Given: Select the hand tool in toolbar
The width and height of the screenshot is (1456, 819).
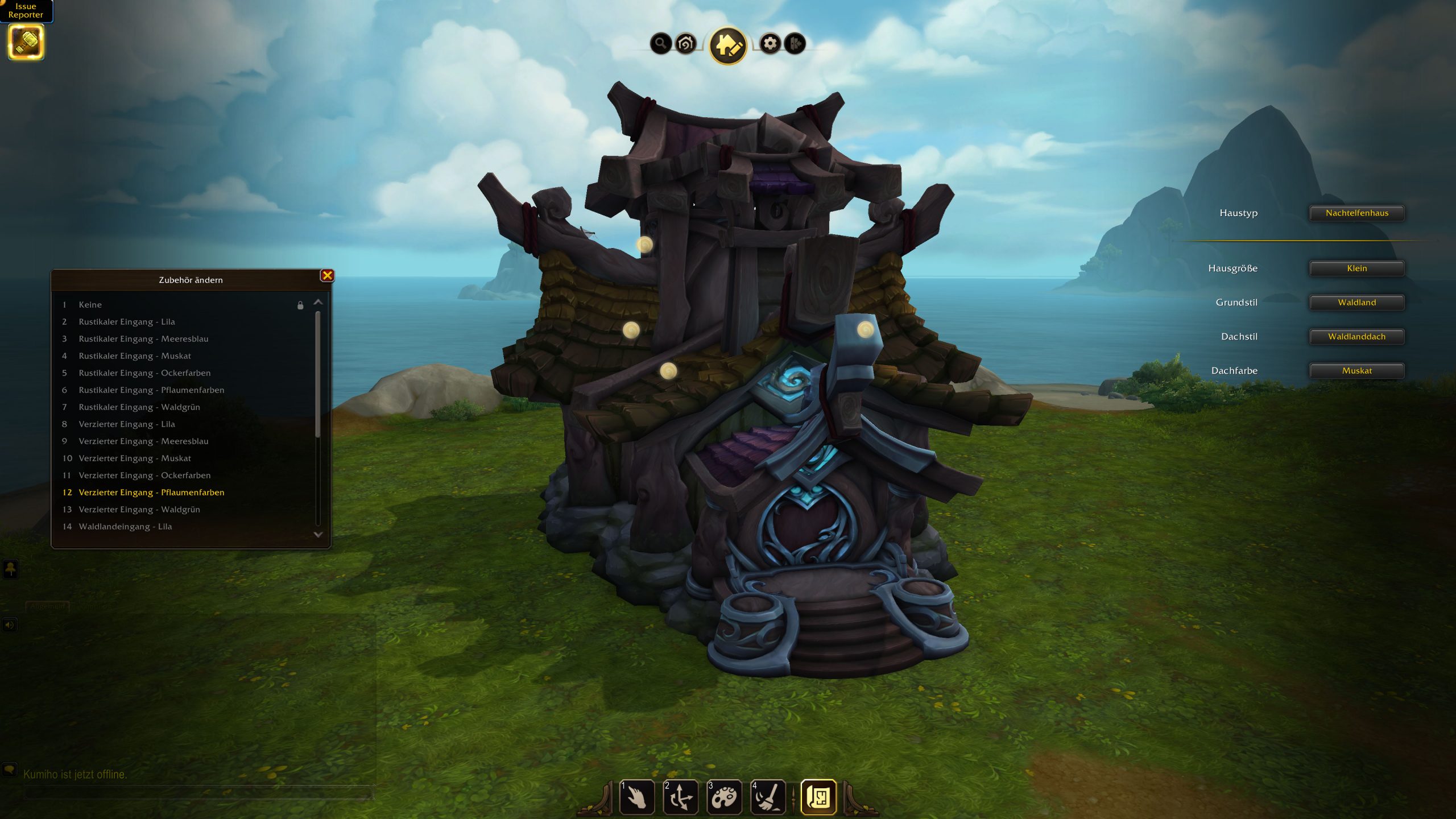Looking at the screenshot, I should (x=637, y=797).
